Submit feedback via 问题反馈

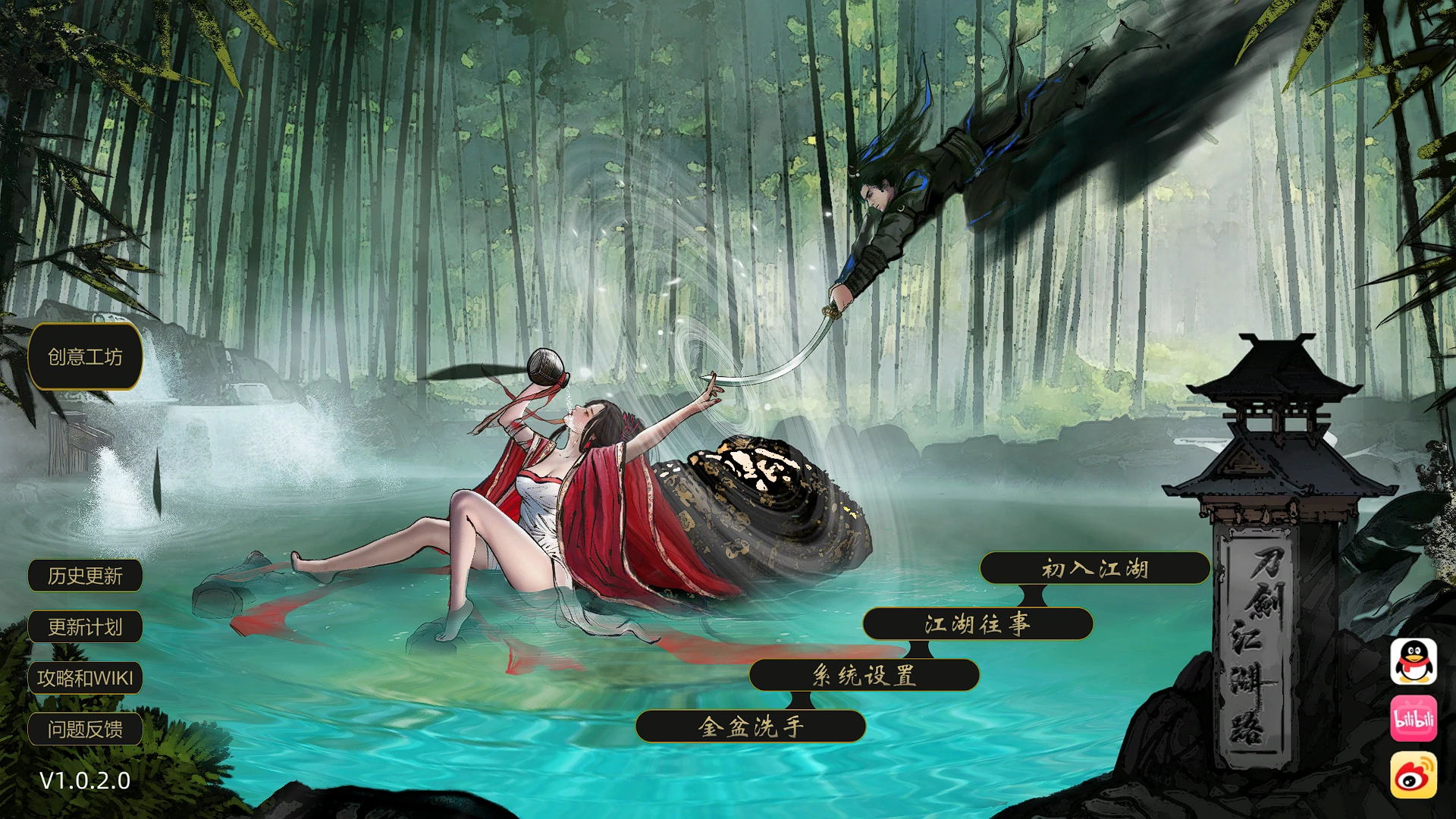point(84,728)
